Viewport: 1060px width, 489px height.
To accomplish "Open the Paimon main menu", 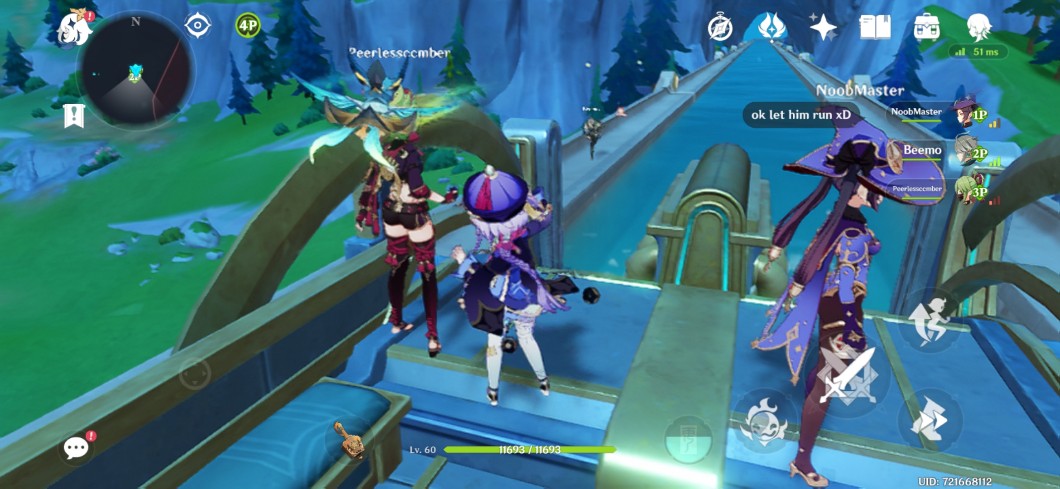I will [x=75, y=29].
